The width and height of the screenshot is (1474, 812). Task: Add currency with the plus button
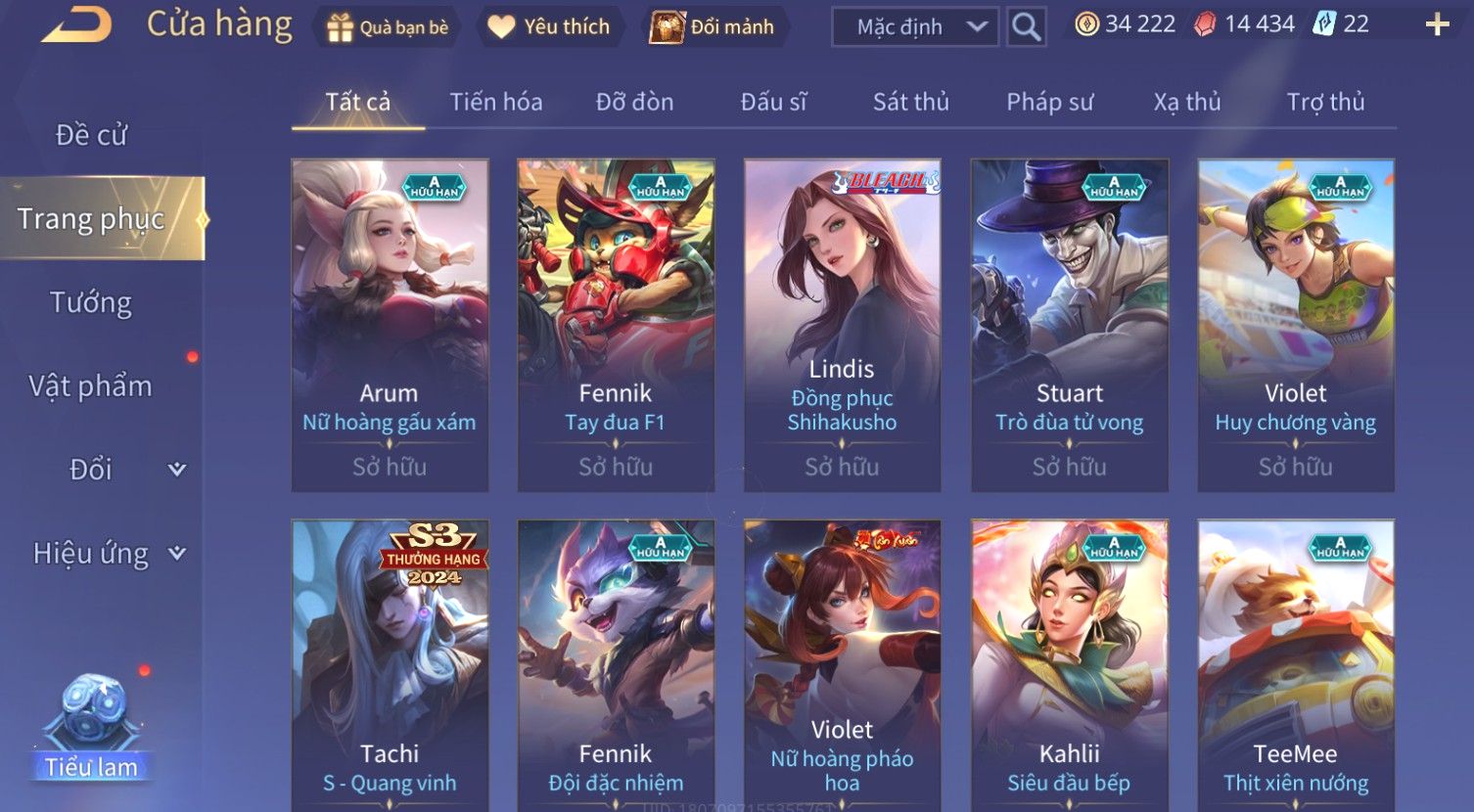click(x=1436, y=25)
